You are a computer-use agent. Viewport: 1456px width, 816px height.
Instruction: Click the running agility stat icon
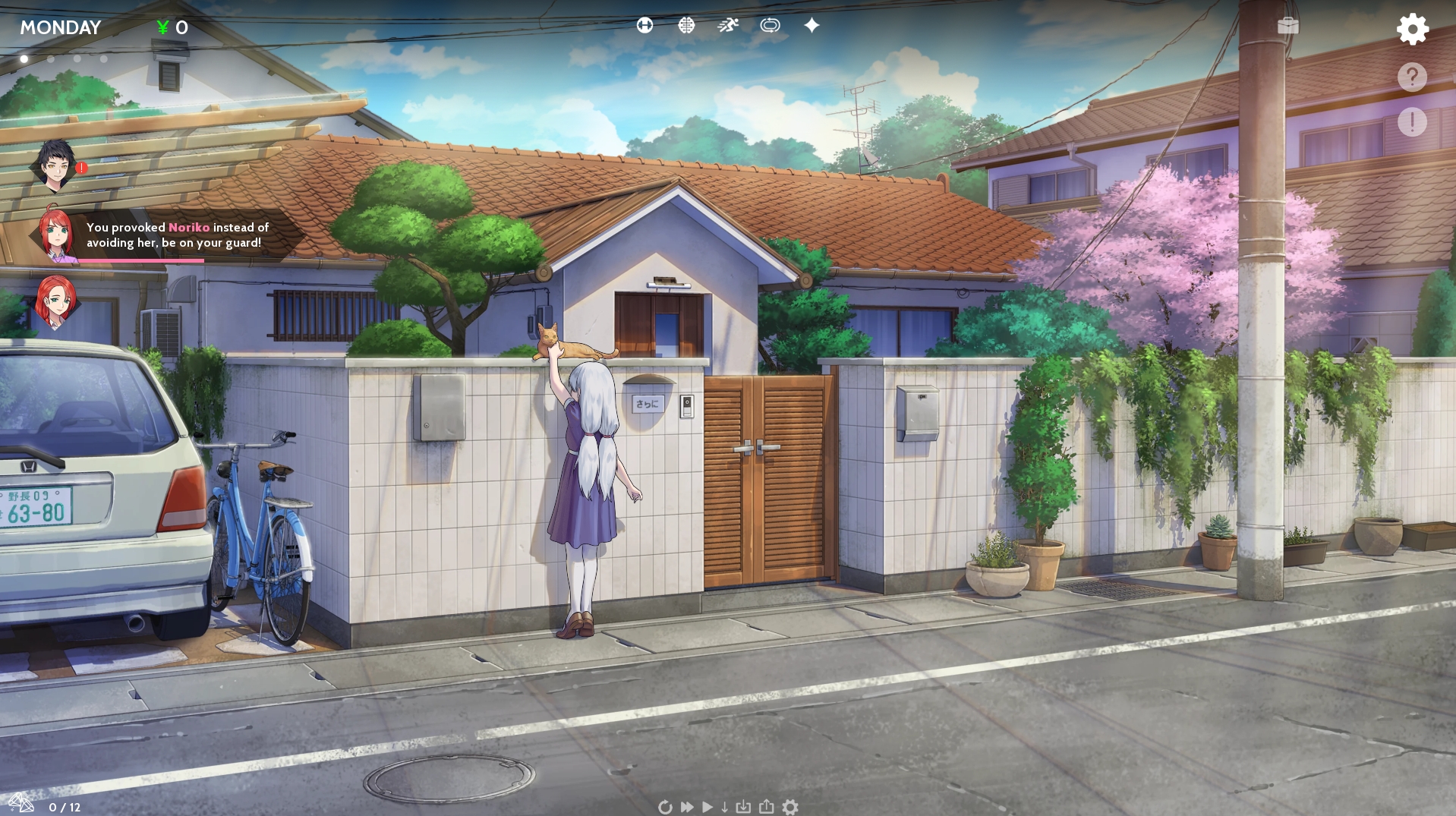[727, 25]
